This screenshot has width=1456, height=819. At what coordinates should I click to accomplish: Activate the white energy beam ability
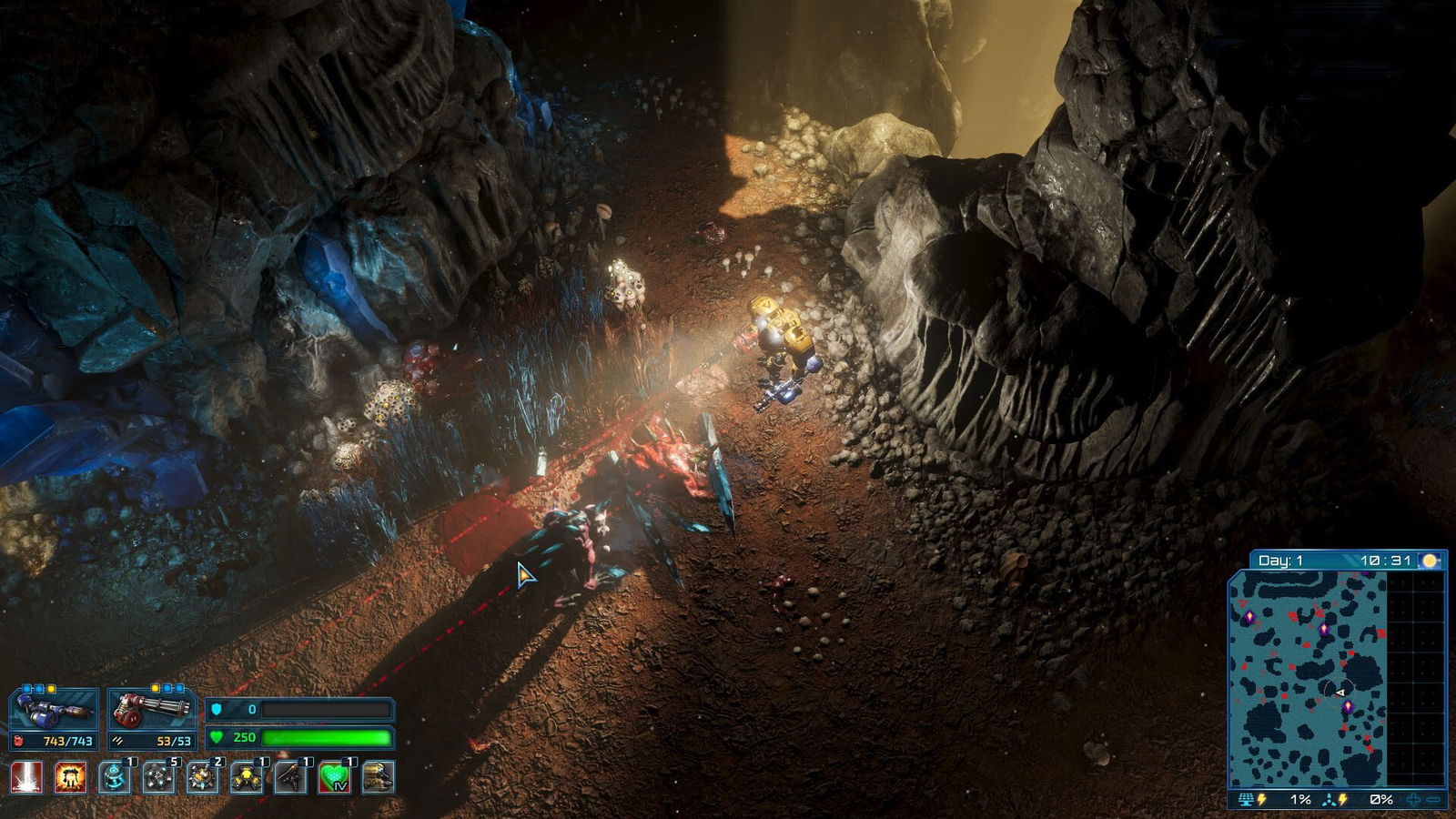(25, 778)
